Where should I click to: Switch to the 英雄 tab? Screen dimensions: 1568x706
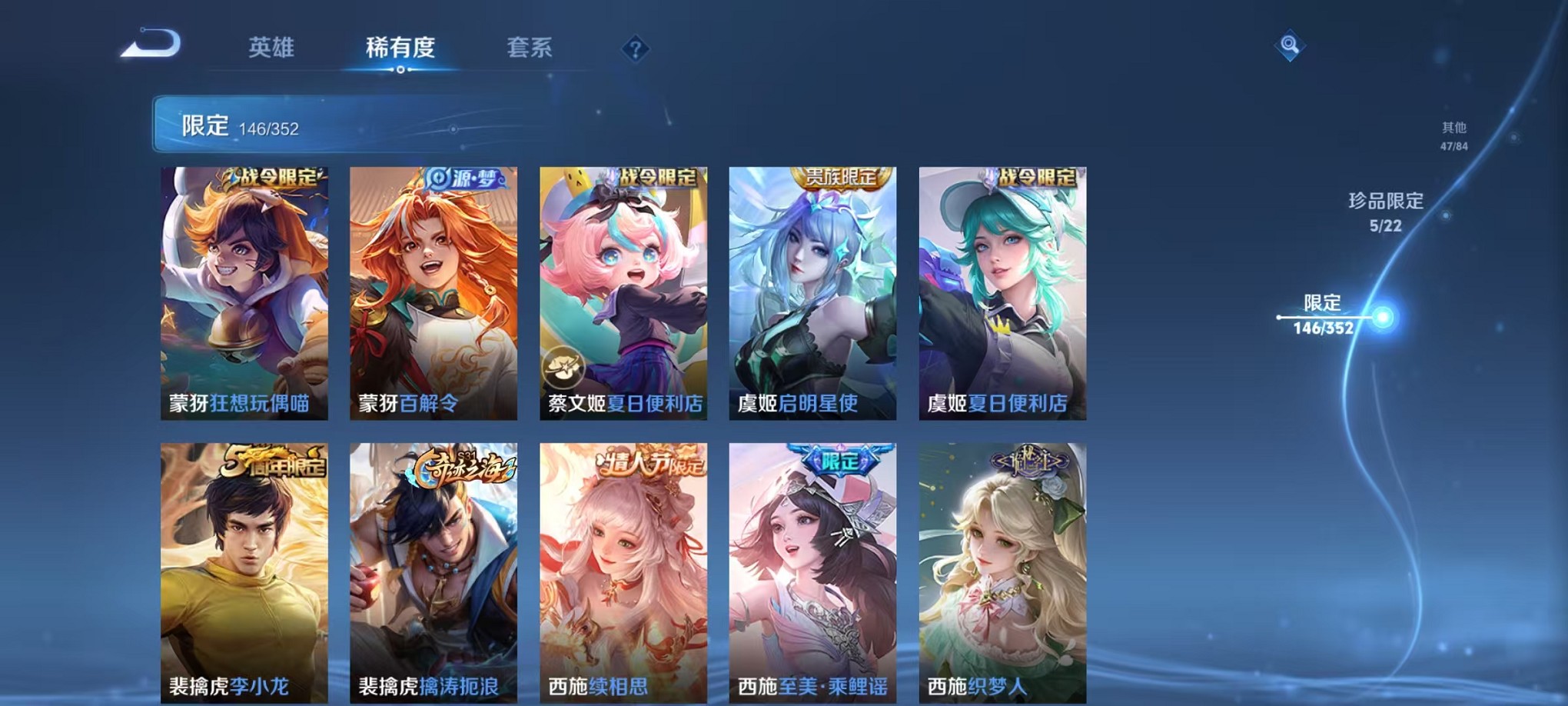point(273,48)
